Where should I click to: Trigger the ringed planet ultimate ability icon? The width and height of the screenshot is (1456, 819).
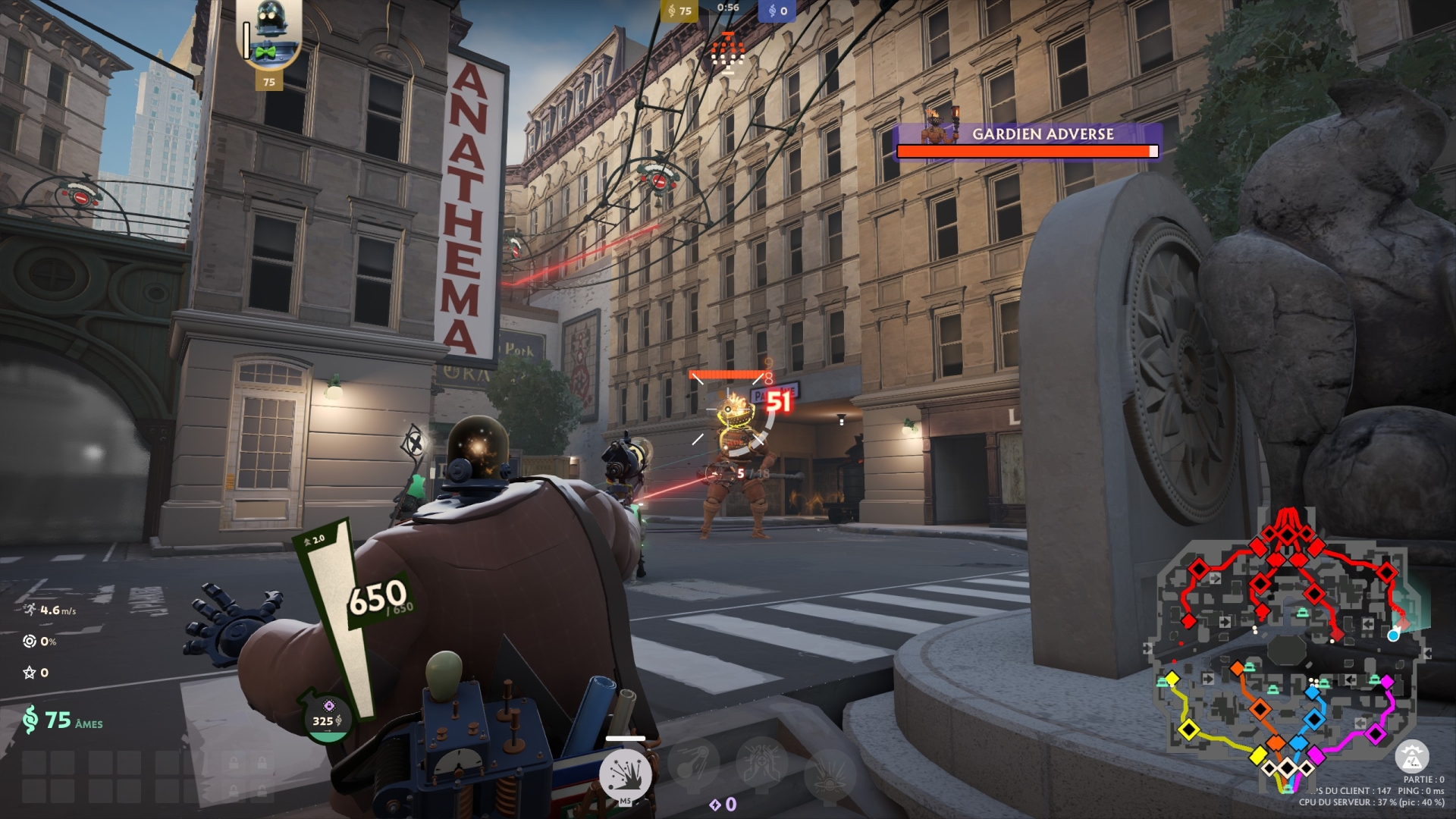coord(829,773)
